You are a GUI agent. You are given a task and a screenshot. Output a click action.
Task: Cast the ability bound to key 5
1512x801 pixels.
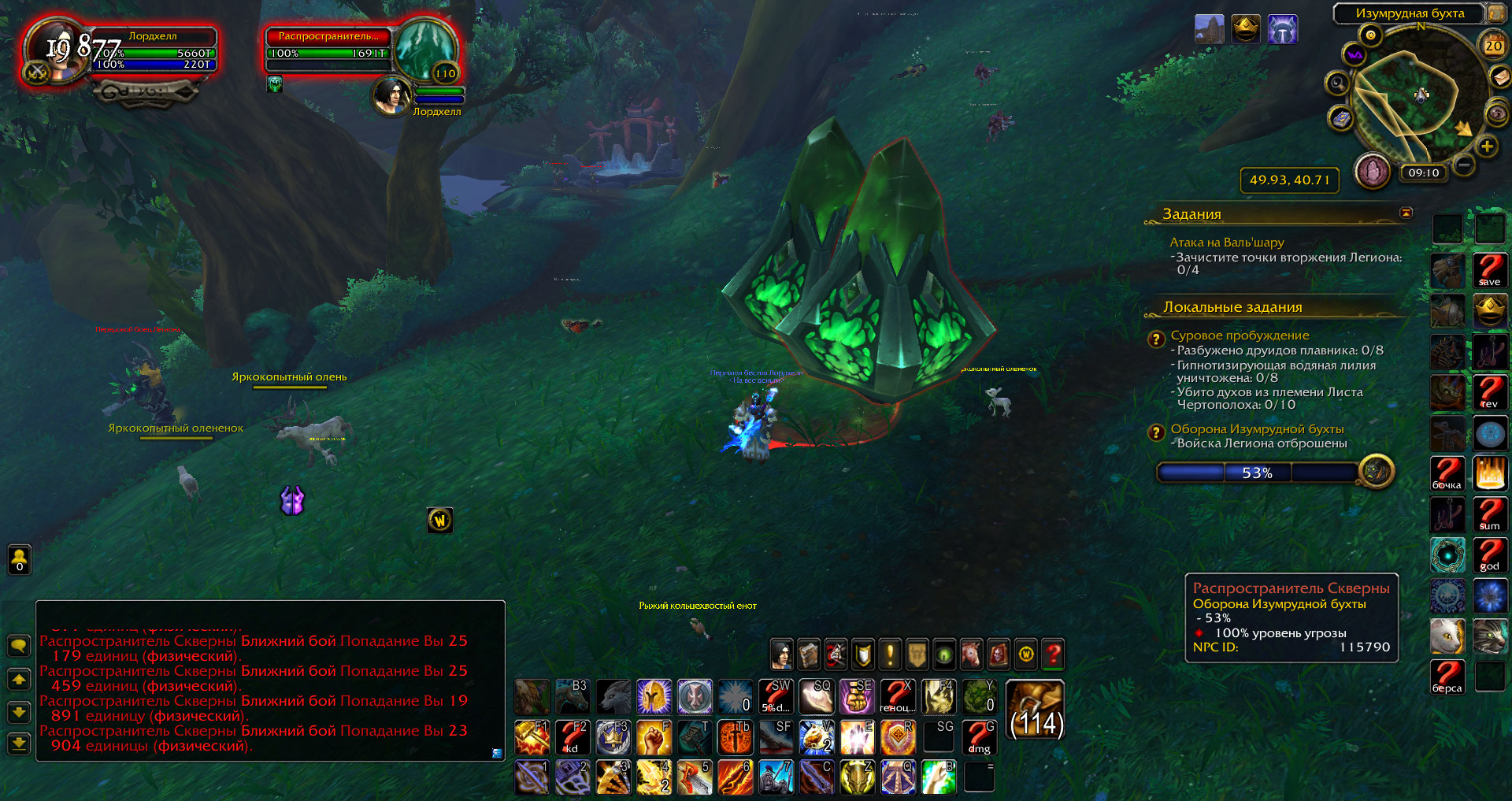pos(695,777)
